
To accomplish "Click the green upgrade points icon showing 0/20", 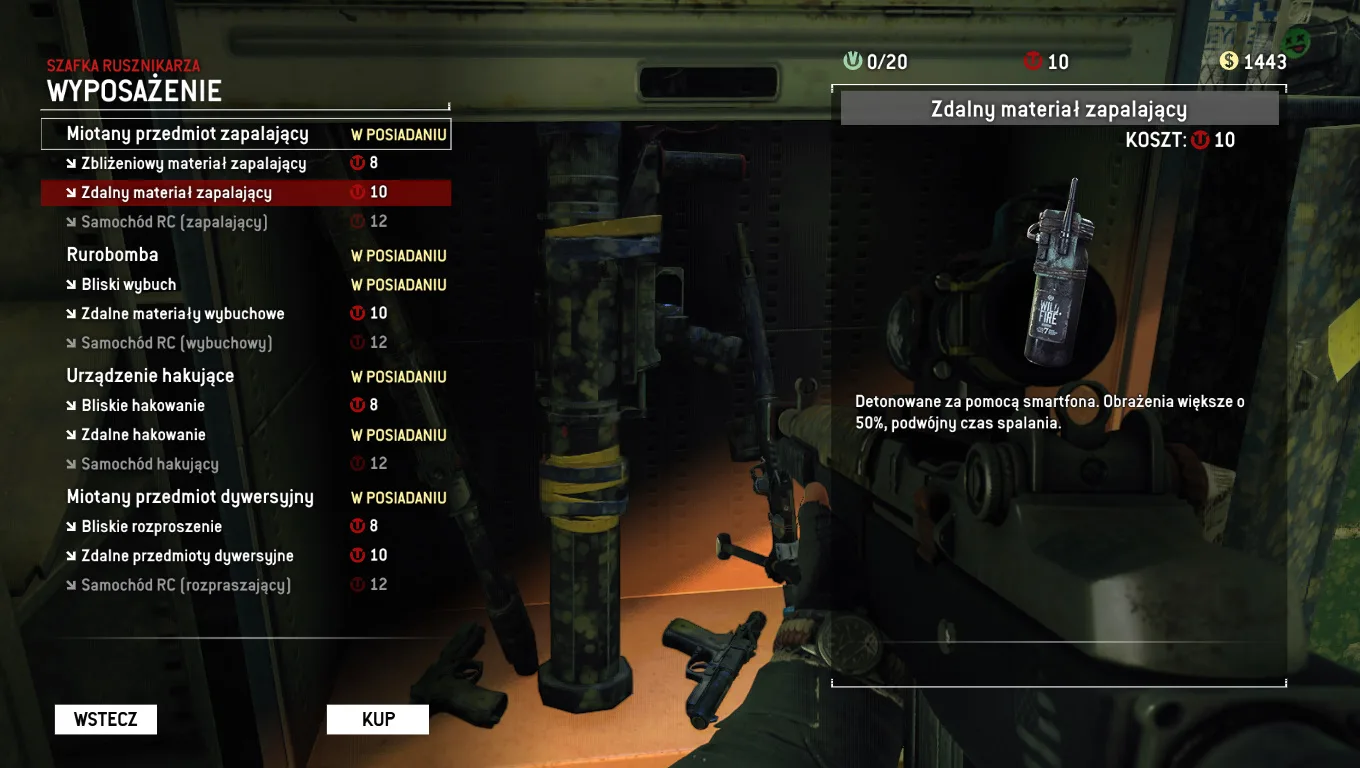I will tap(852, 61).
